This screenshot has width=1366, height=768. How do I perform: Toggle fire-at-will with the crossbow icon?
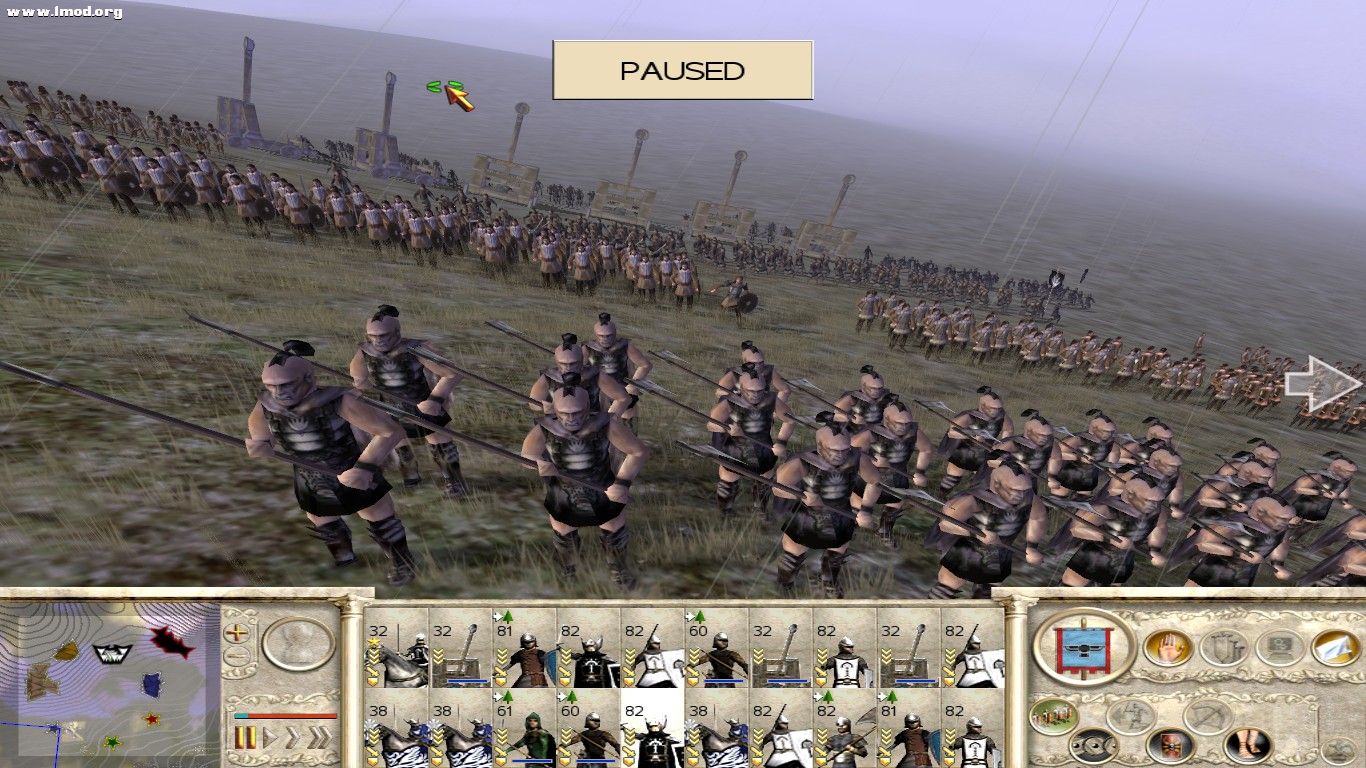pos(1208,714)
